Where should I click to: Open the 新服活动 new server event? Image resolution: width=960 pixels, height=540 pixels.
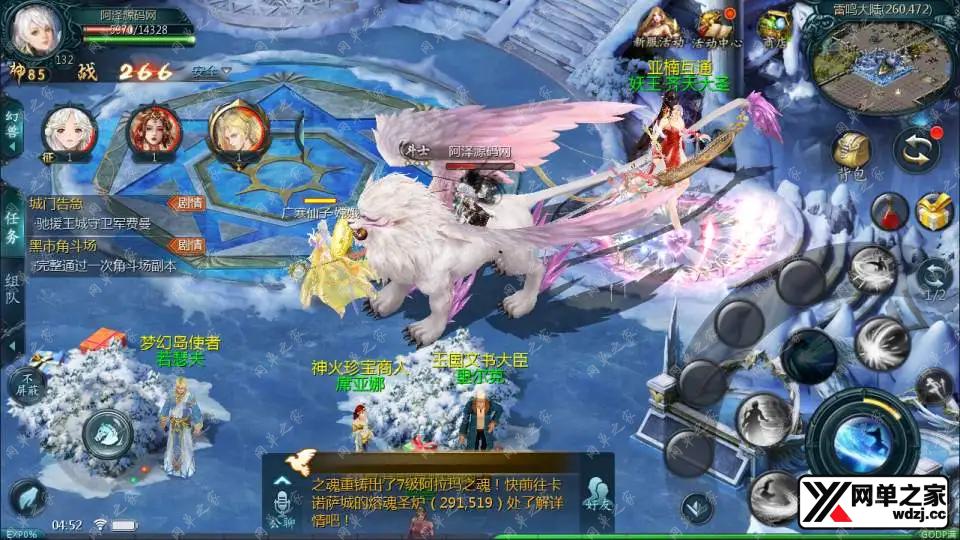(659, 28)
